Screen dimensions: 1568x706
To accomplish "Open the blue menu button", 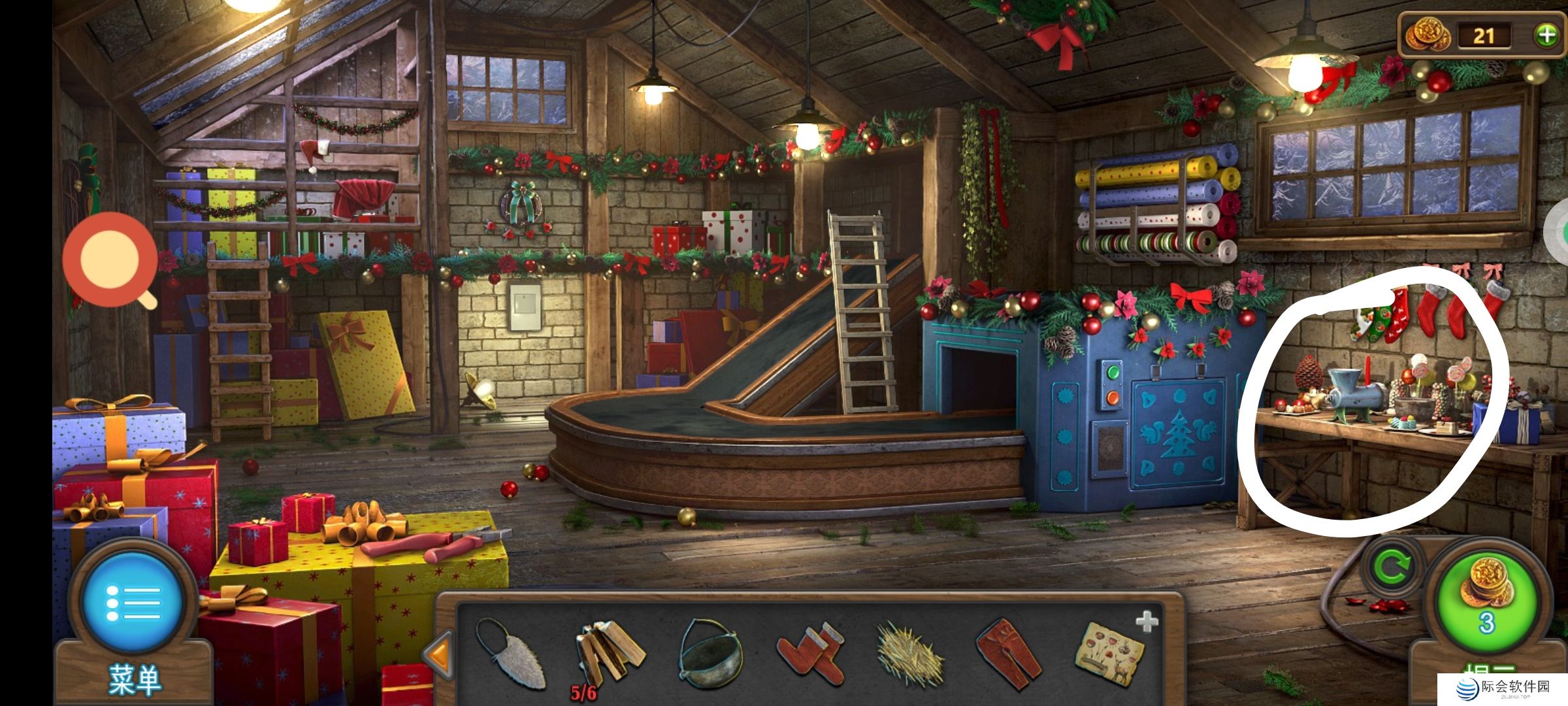I will pyautogui.click(x=133, y=602).
